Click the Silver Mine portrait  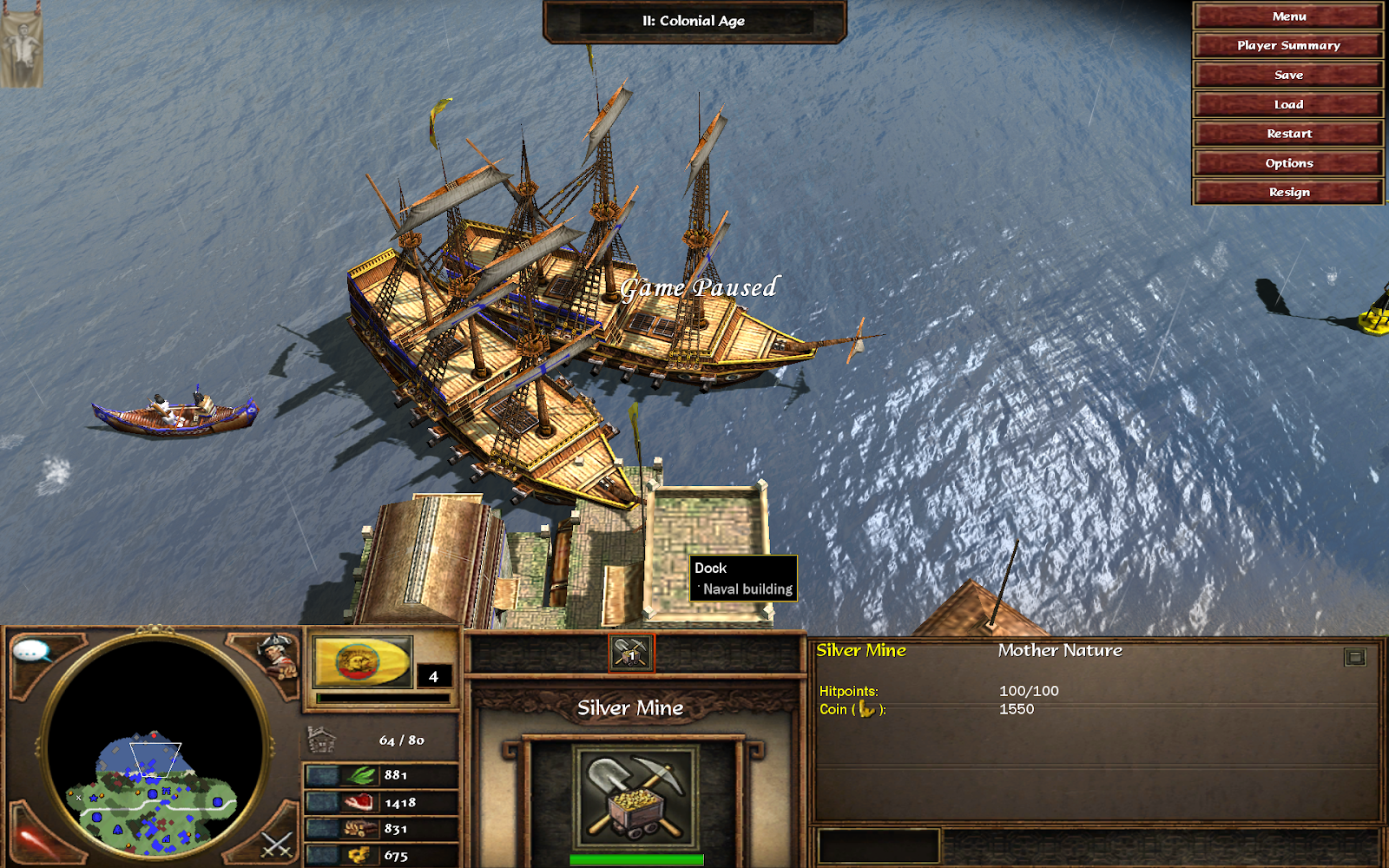(635, 797)
